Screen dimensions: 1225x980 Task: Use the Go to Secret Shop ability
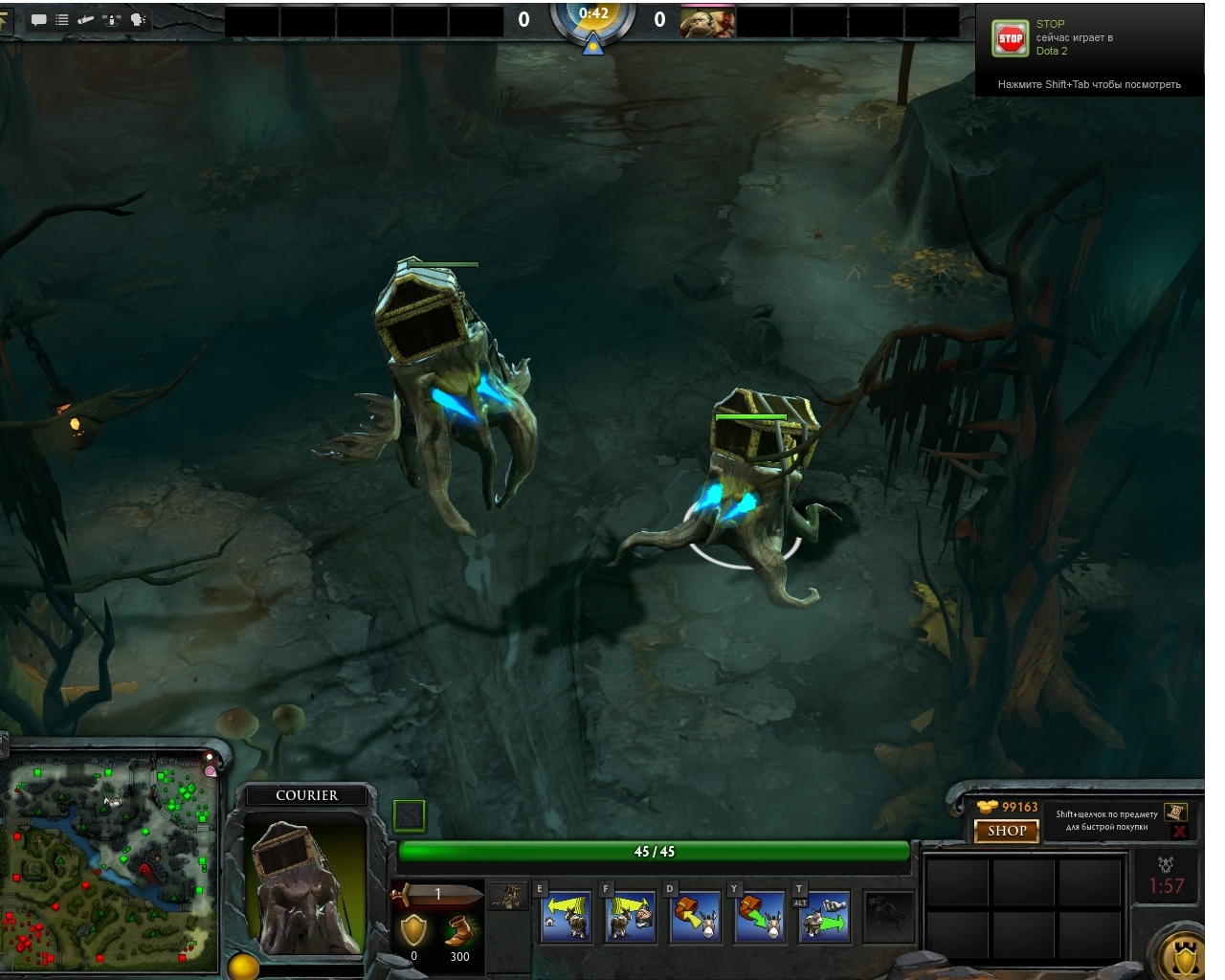(x=630, y=916)
